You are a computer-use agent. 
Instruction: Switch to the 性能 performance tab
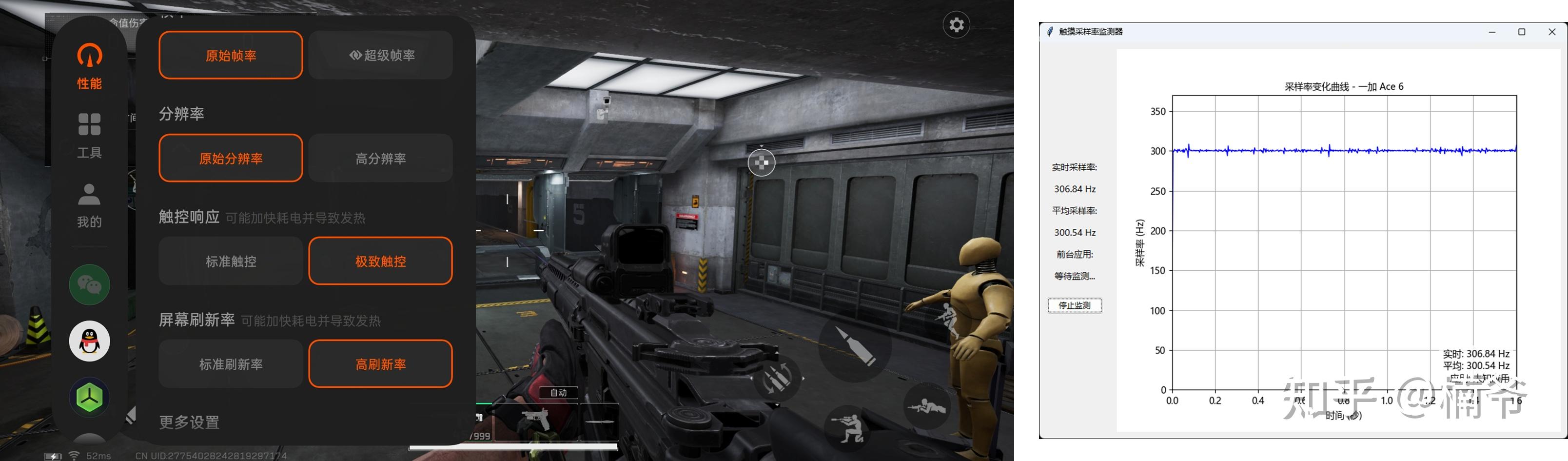tap(90, 66)
